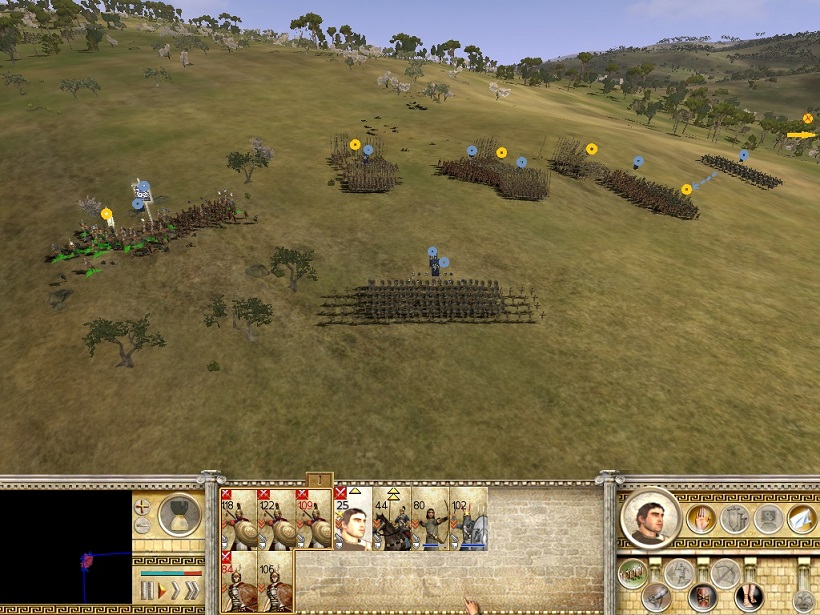This screenshot has width=820, height=615.
Task: Pick the unit card showing 102 soldiers
Action: [469, 518]
